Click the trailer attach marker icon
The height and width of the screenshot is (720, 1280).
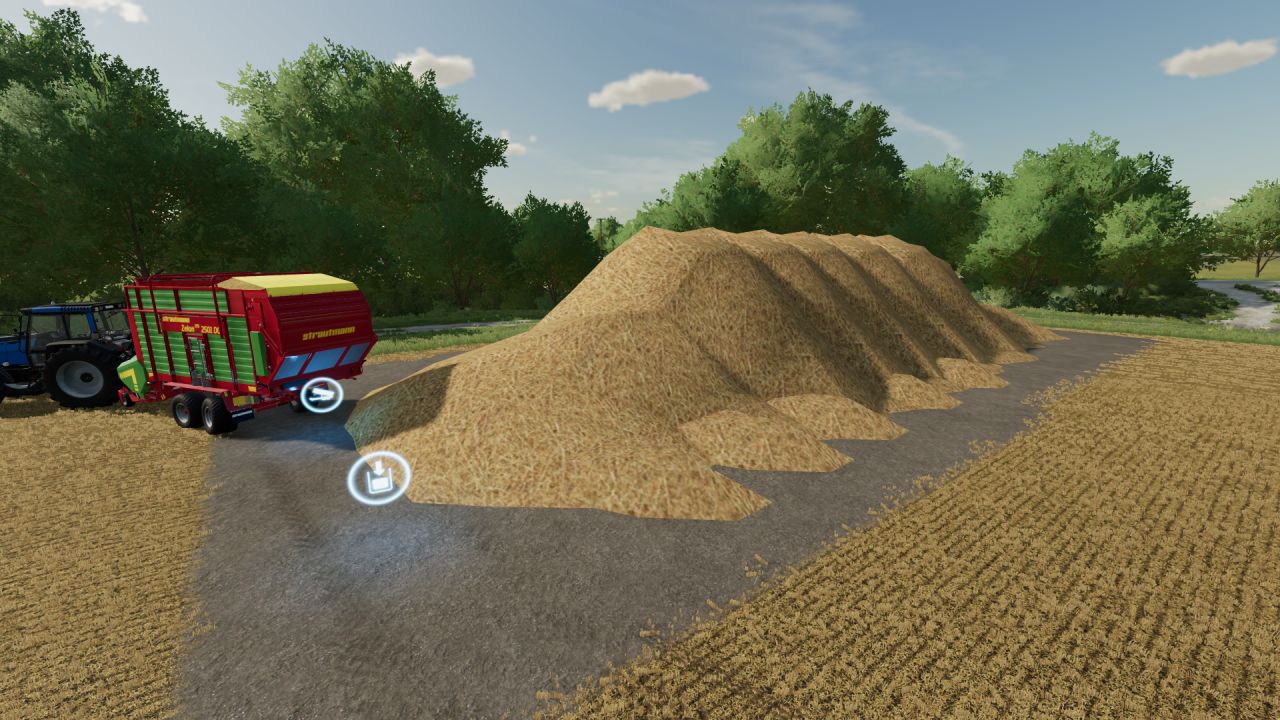click(321, 395)
